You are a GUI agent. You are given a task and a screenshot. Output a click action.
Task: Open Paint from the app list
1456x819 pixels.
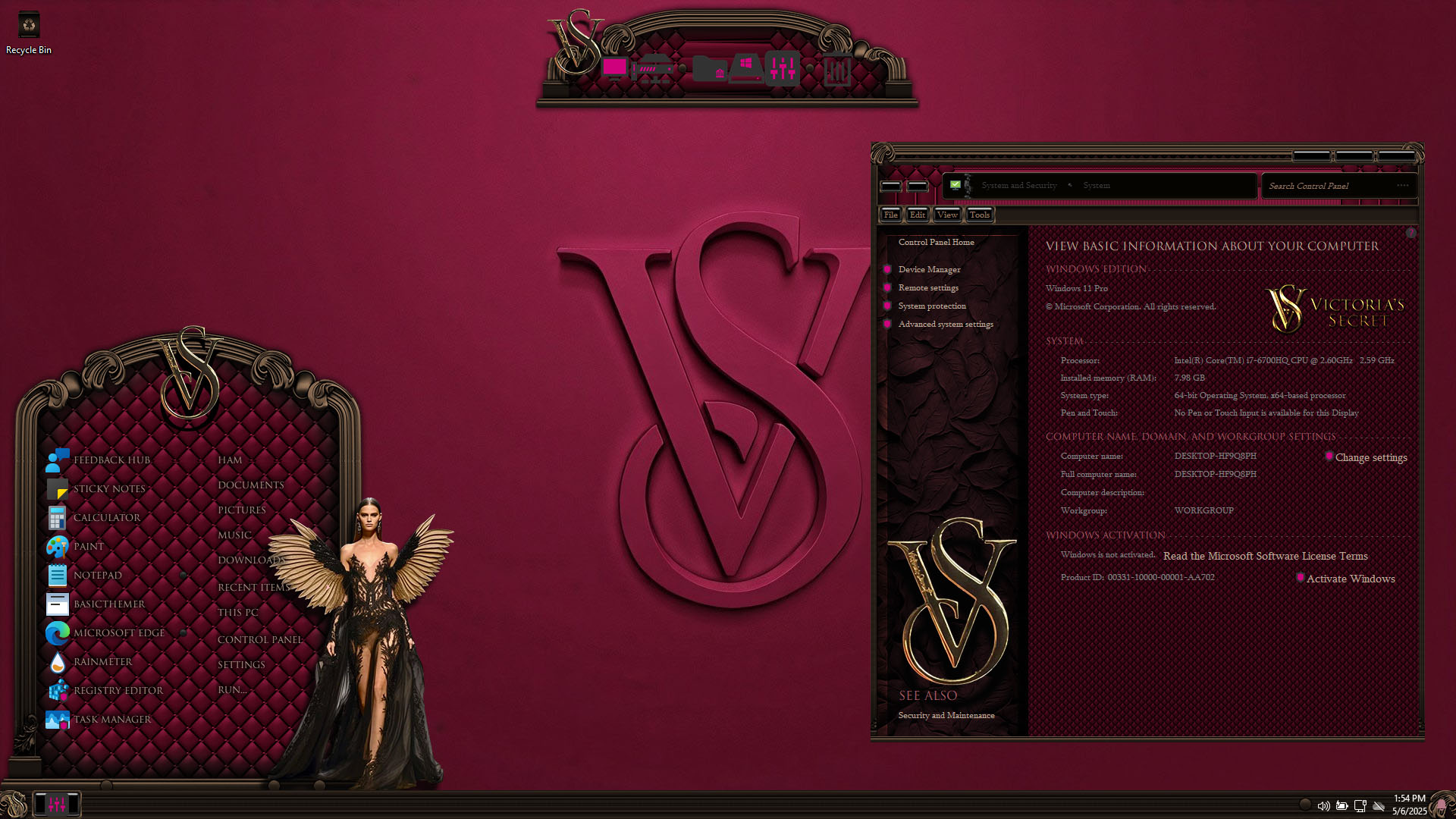88,547
